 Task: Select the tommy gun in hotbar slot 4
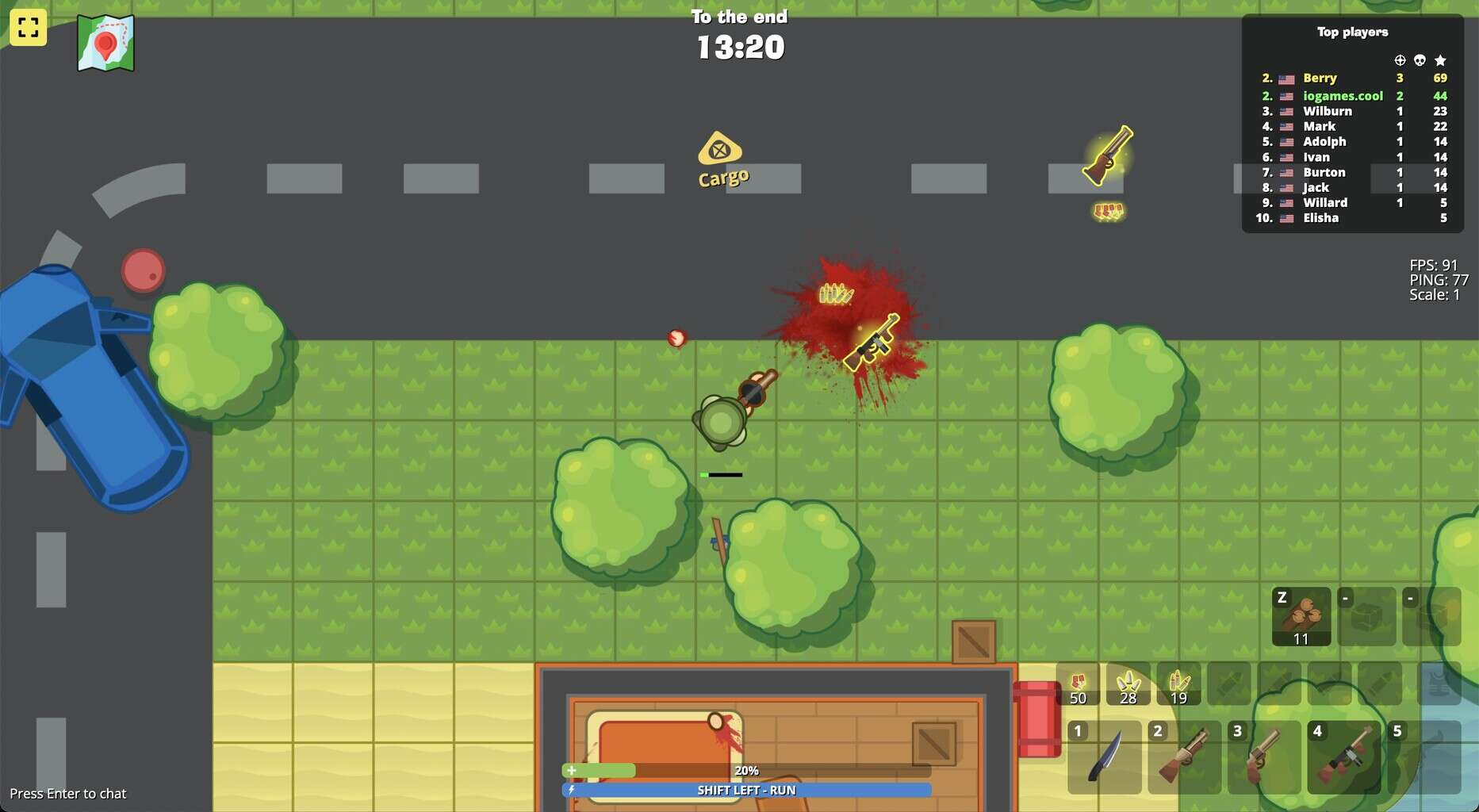click(x=1344, y=757)
